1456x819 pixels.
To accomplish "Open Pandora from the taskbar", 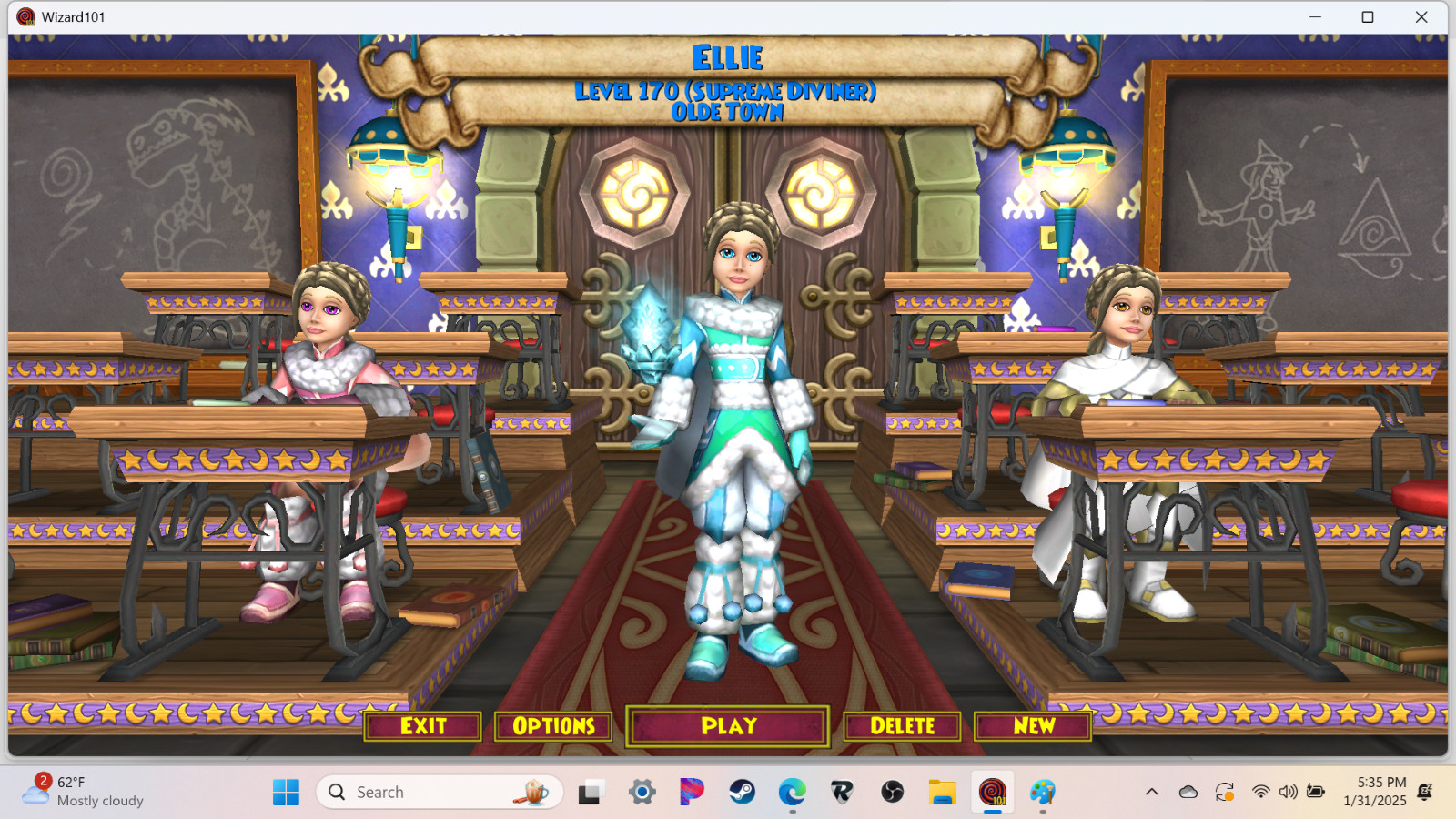I will (691, 793).
